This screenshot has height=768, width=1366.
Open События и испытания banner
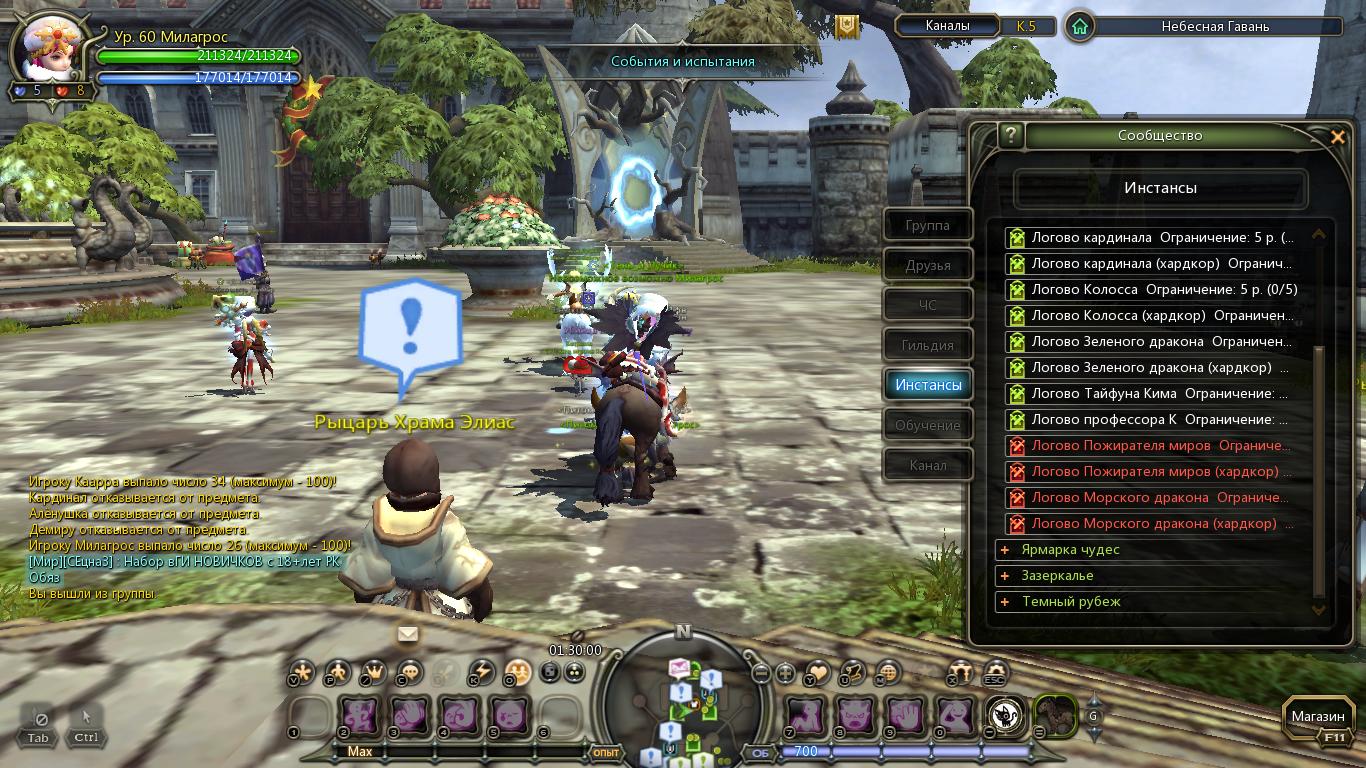683,62
